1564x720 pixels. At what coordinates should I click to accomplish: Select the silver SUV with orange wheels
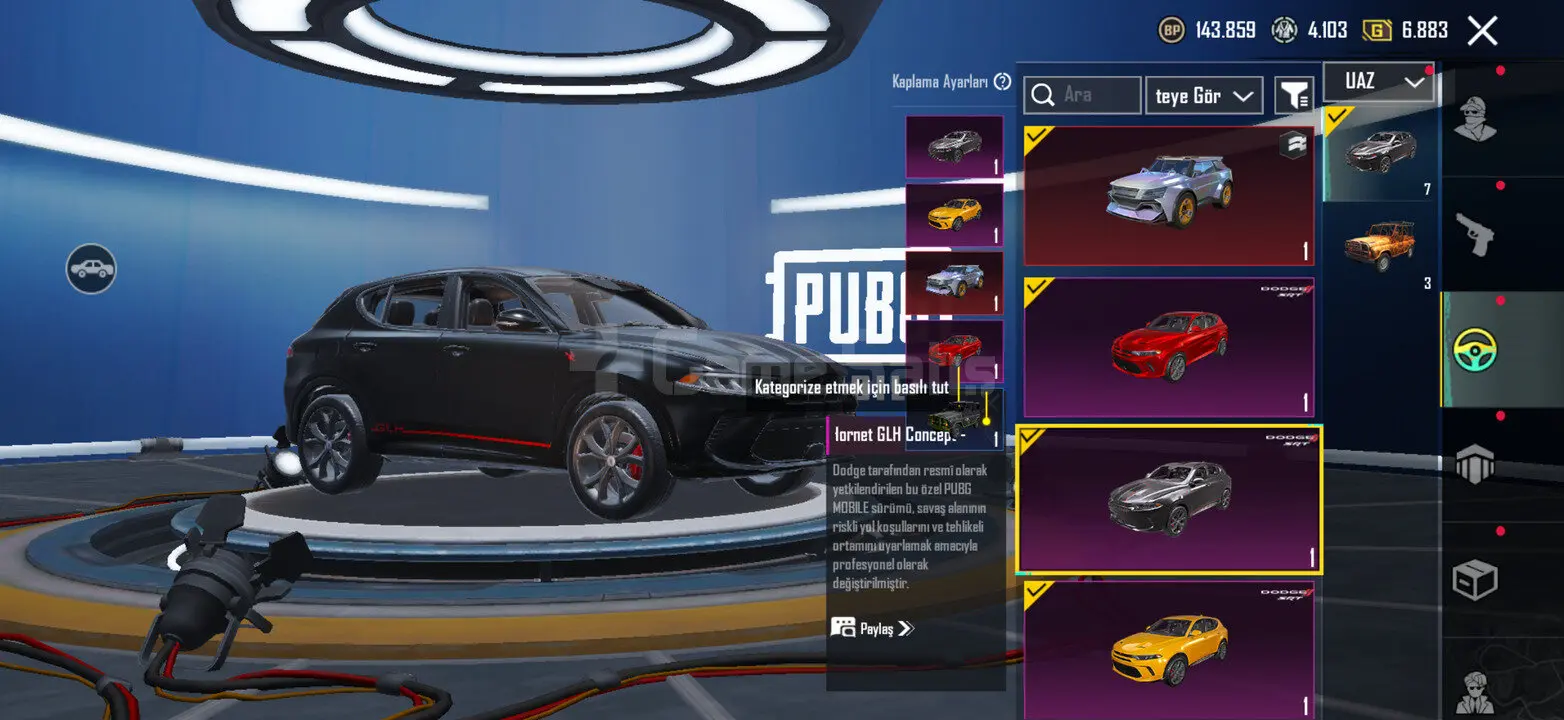(1168, 195)
